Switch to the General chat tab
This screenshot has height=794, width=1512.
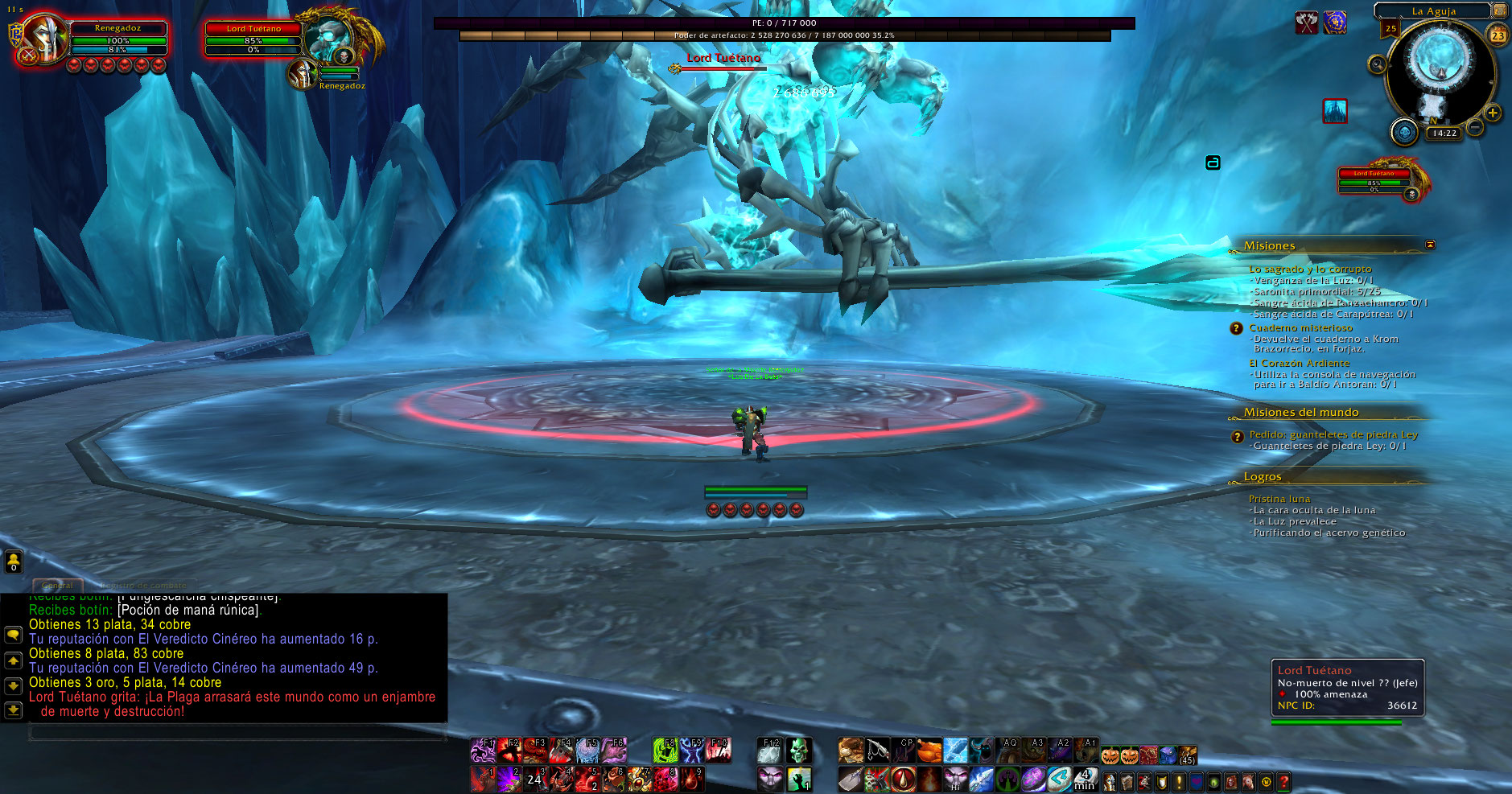coord(57,585)
